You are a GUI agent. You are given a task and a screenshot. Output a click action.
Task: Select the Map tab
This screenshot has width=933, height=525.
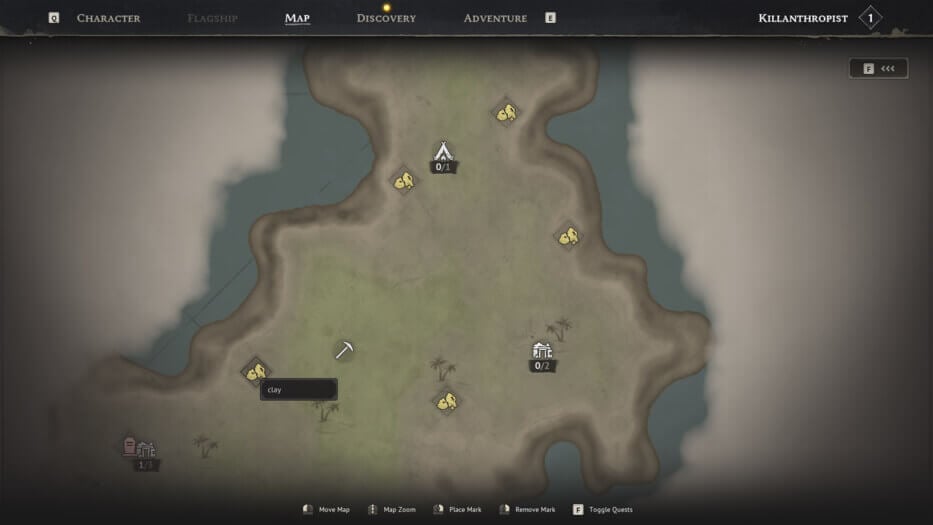coord(297,18)
